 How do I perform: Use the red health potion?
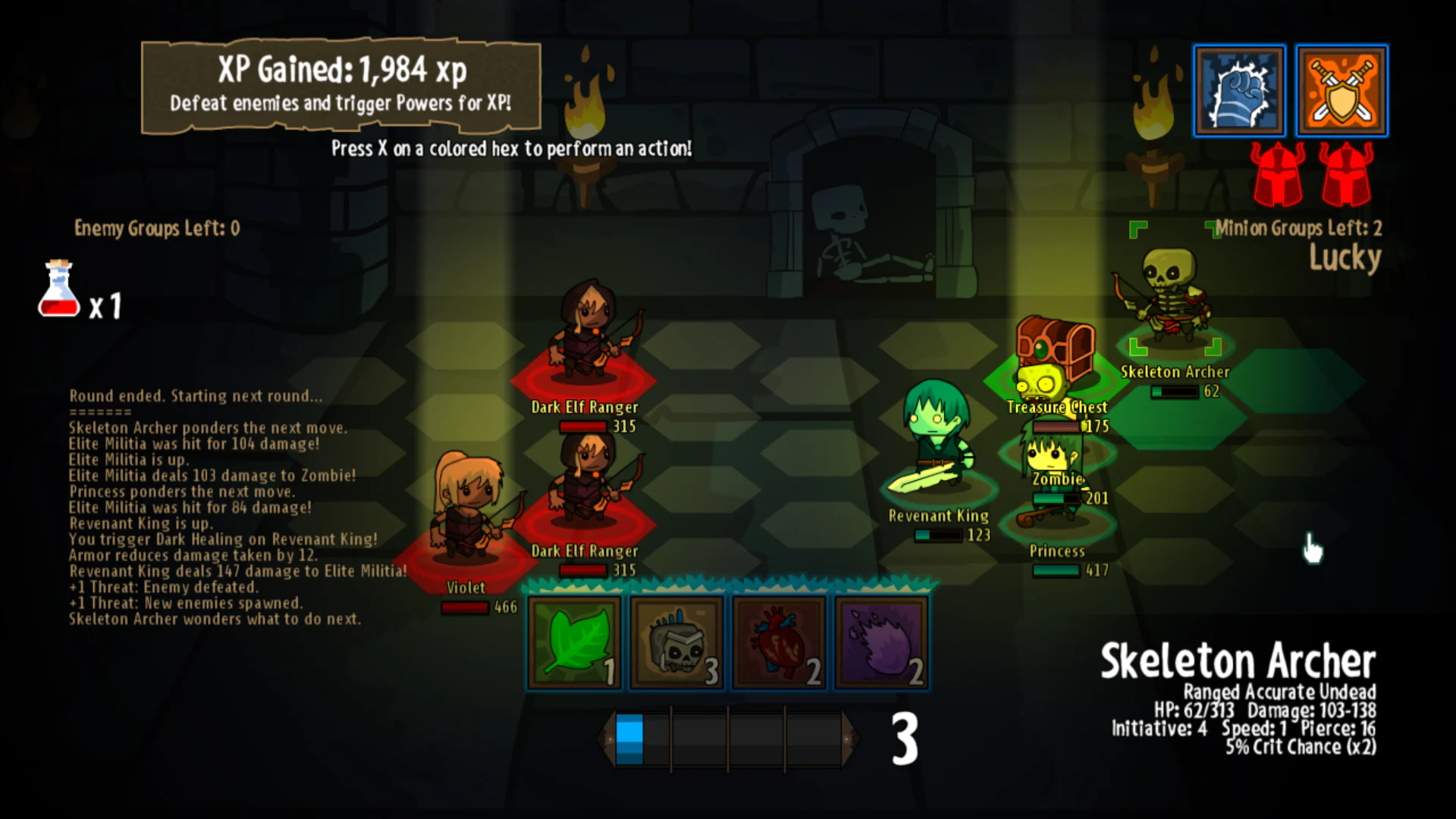tap(59, 292)
